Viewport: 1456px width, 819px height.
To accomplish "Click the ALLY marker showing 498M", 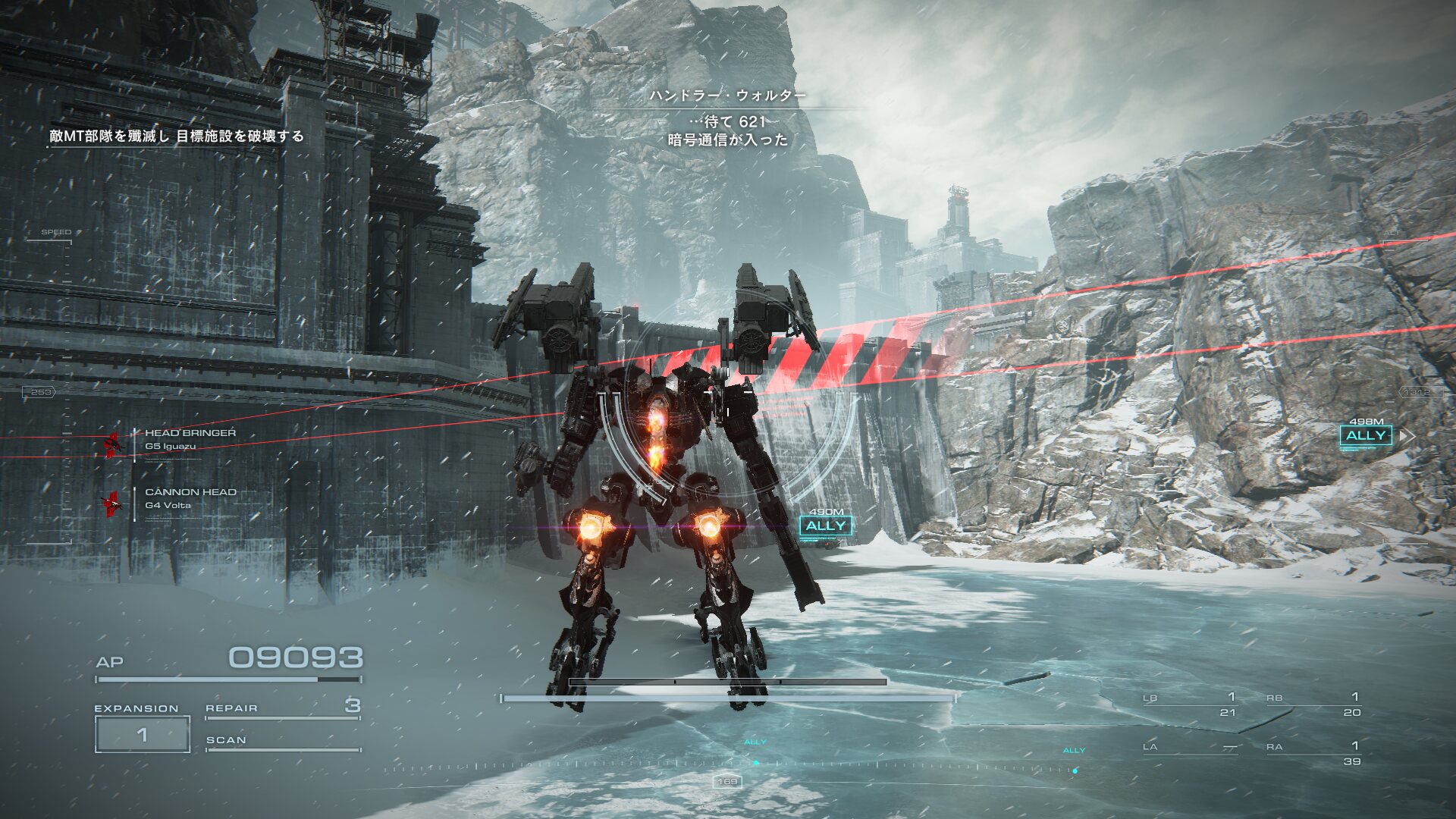I will click(1366, 435).
